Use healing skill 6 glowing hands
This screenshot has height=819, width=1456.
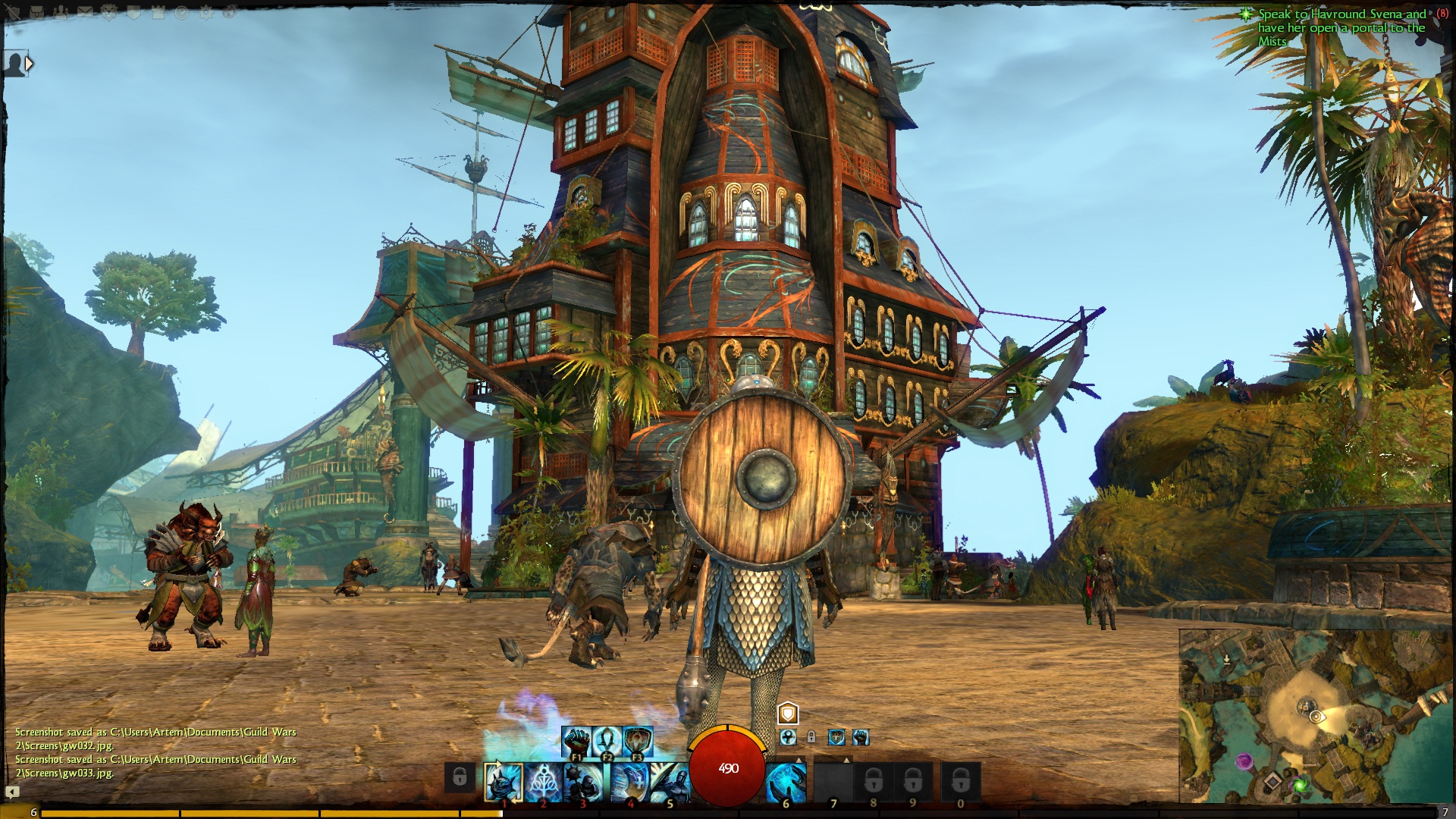pos(786,783)
